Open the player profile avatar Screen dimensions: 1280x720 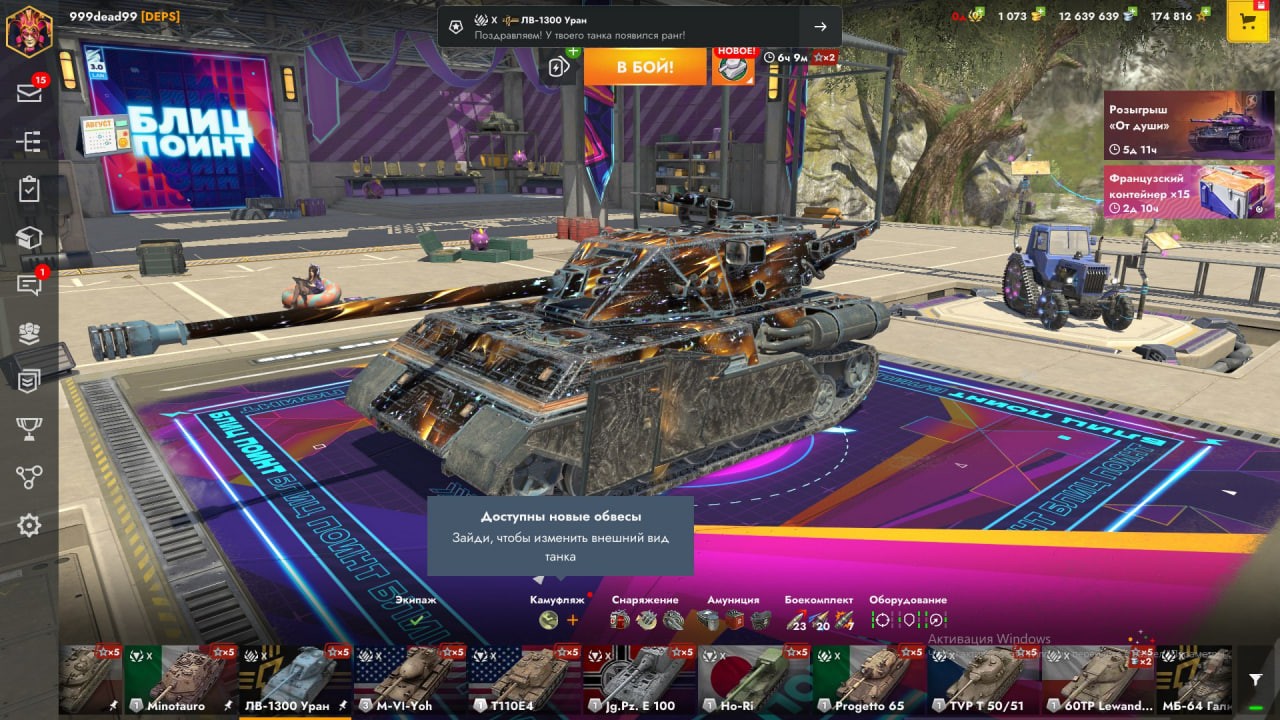tap(28, 30)
